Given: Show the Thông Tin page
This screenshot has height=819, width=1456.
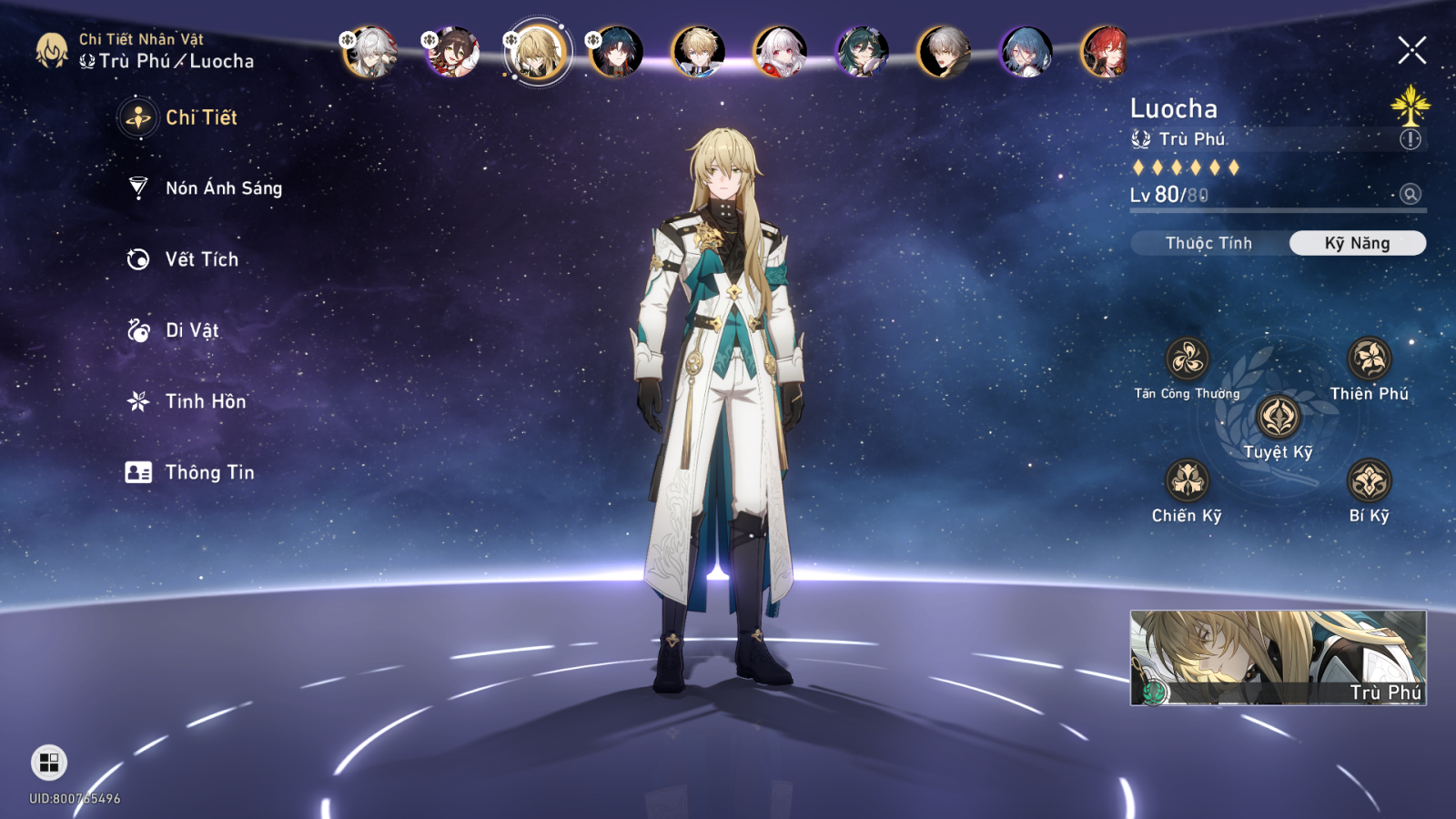Looking at the screenshot, I should (208, 472).
